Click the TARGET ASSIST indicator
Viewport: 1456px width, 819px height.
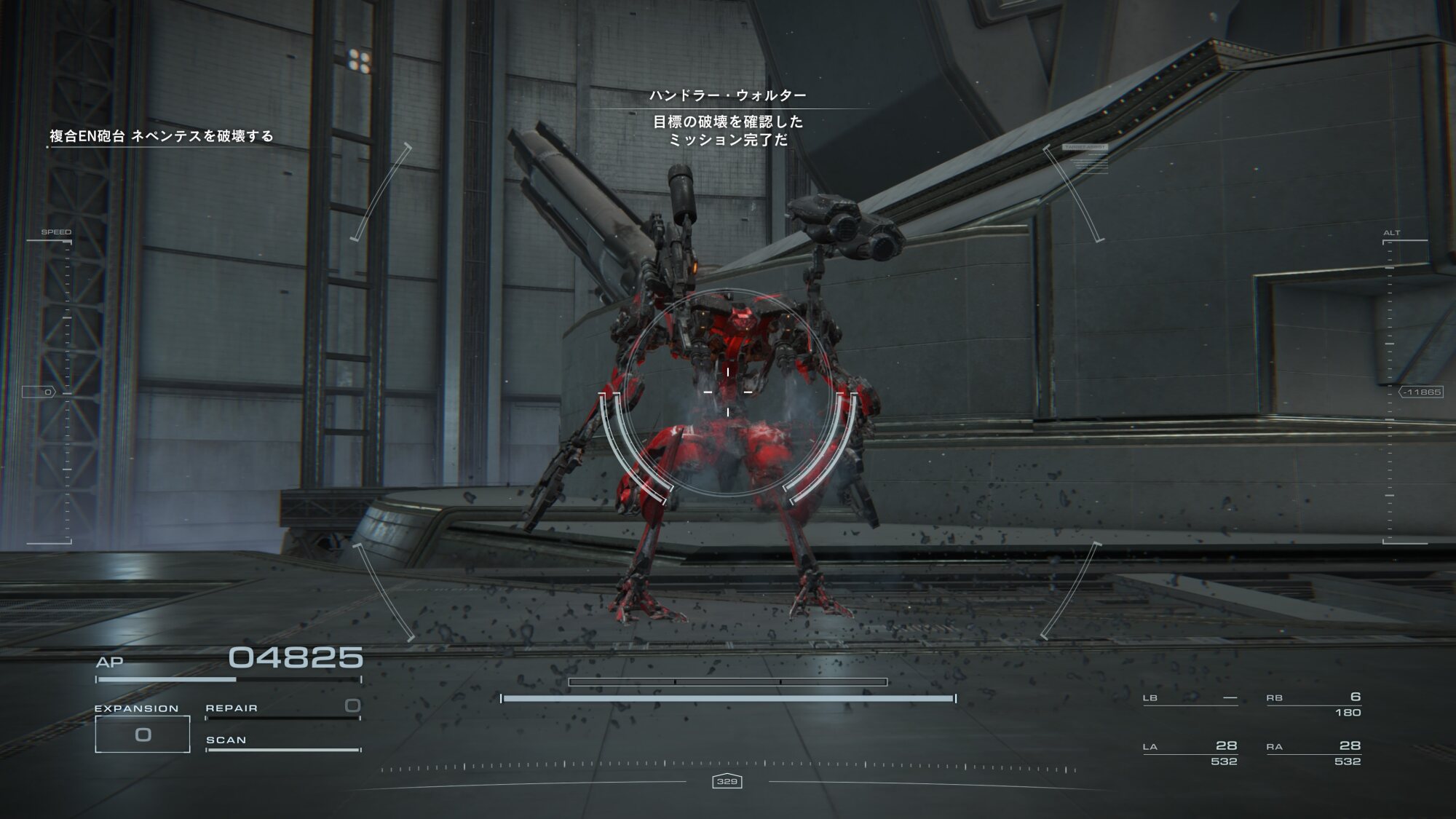tap(1085, 148)
